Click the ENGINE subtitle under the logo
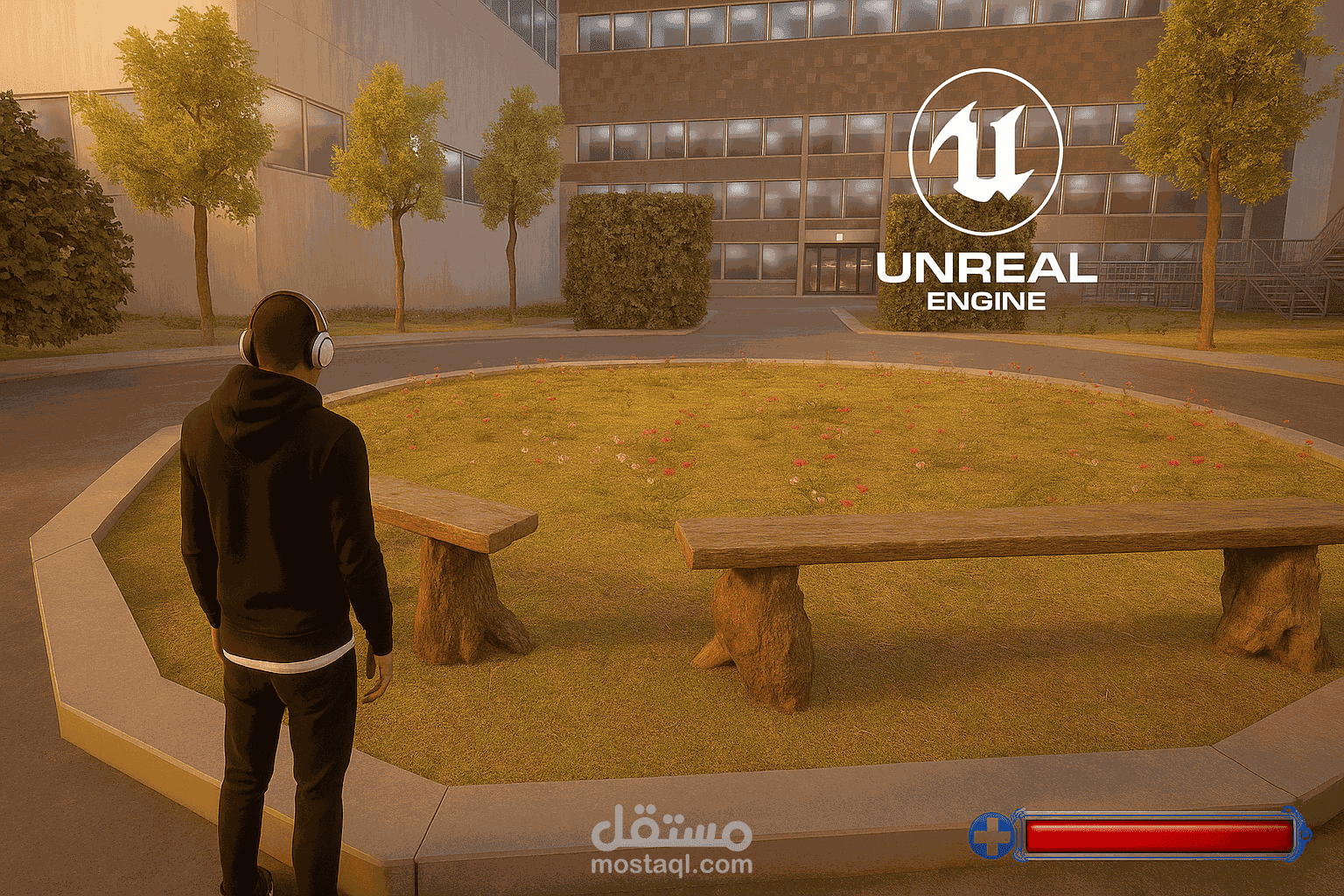Screen dimensions: 1344x896 [x=987, y=302]
